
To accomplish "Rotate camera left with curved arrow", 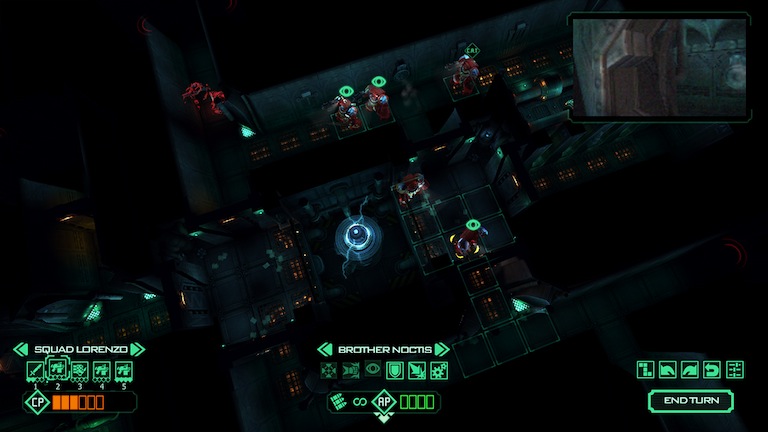I will tap(667, 370).
